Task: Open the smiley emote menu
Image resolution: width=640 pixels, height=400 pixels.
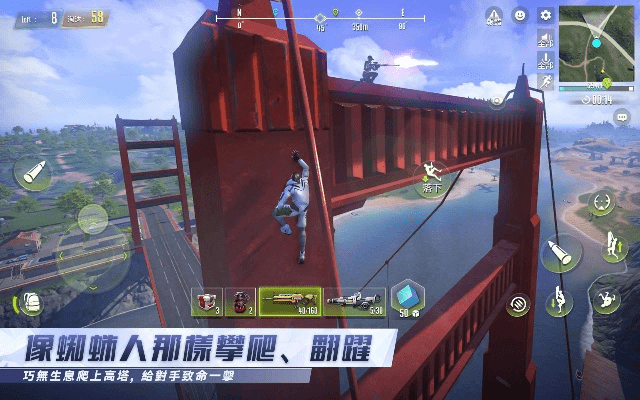Action: [x=520, y=15]
